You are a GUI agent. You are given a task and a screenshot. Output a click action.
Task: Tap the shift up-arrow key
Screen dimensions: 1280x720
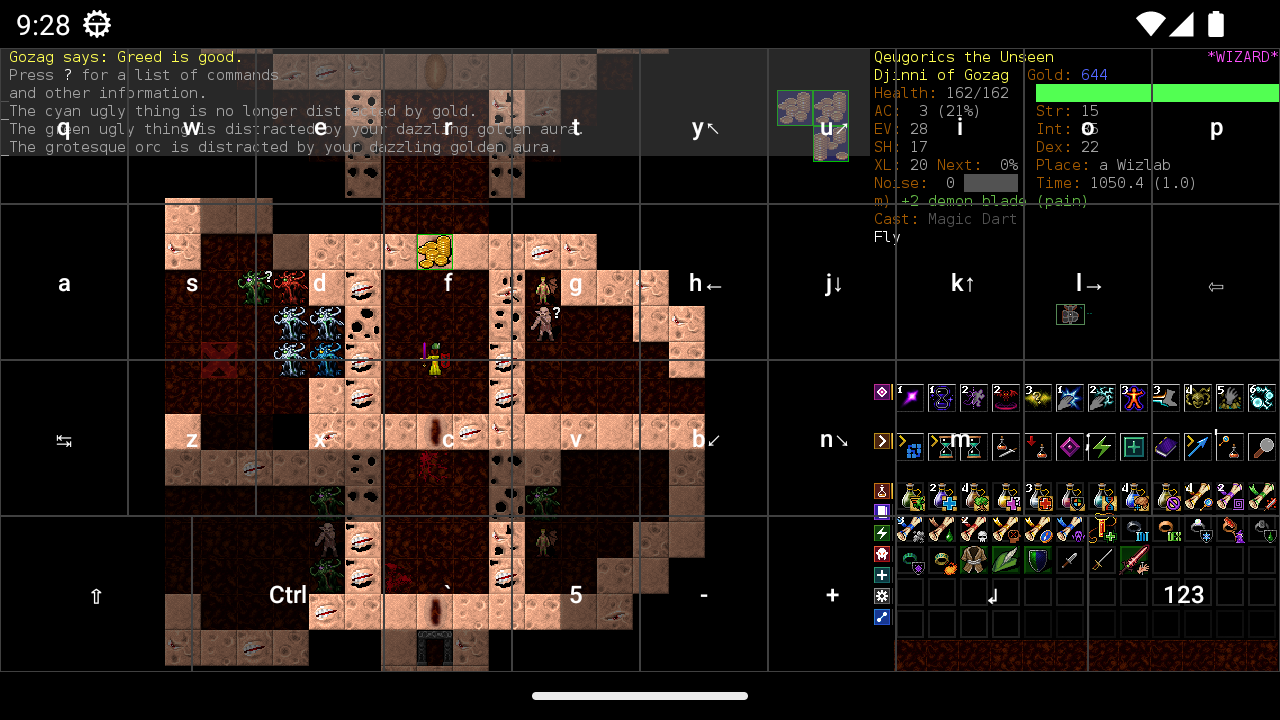pos(96,596)
